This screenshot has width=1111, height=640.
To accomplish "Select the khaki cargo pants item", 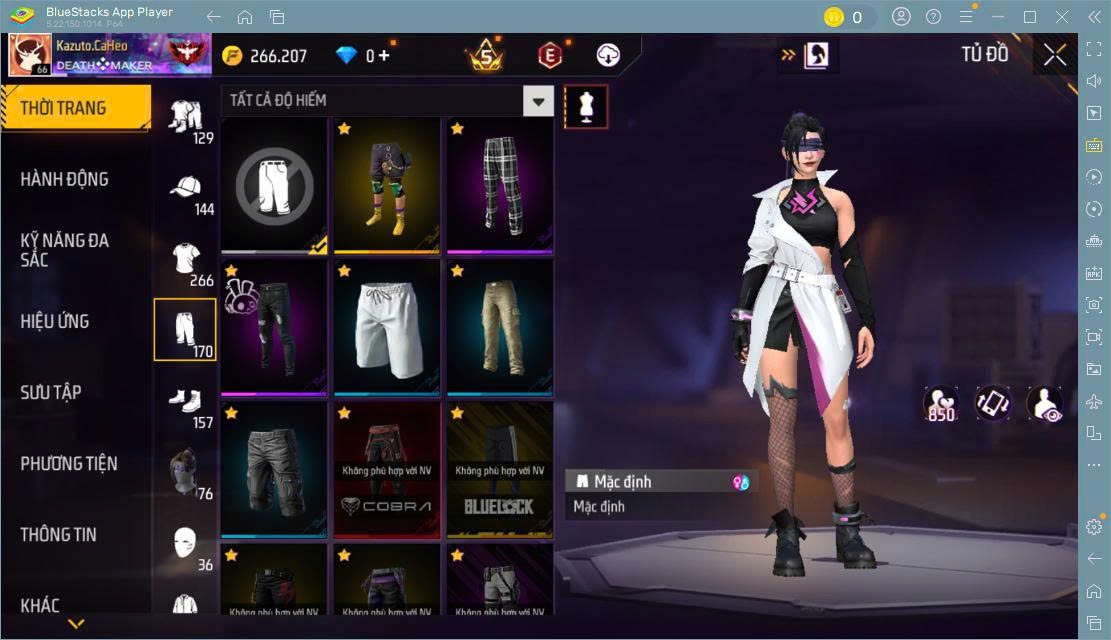I will 498,325.
